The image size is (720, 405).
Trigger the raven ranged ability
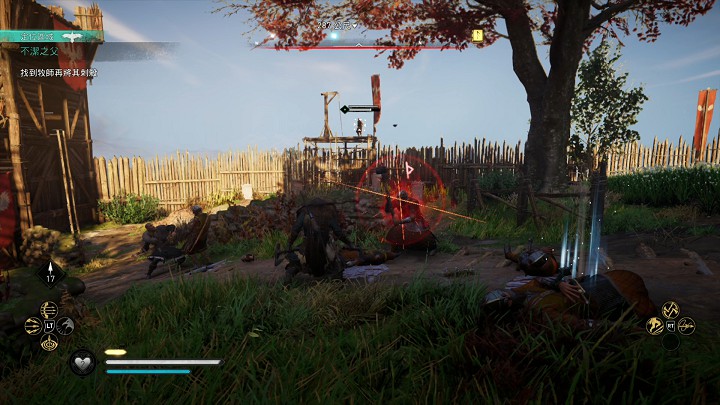(65, 325)
